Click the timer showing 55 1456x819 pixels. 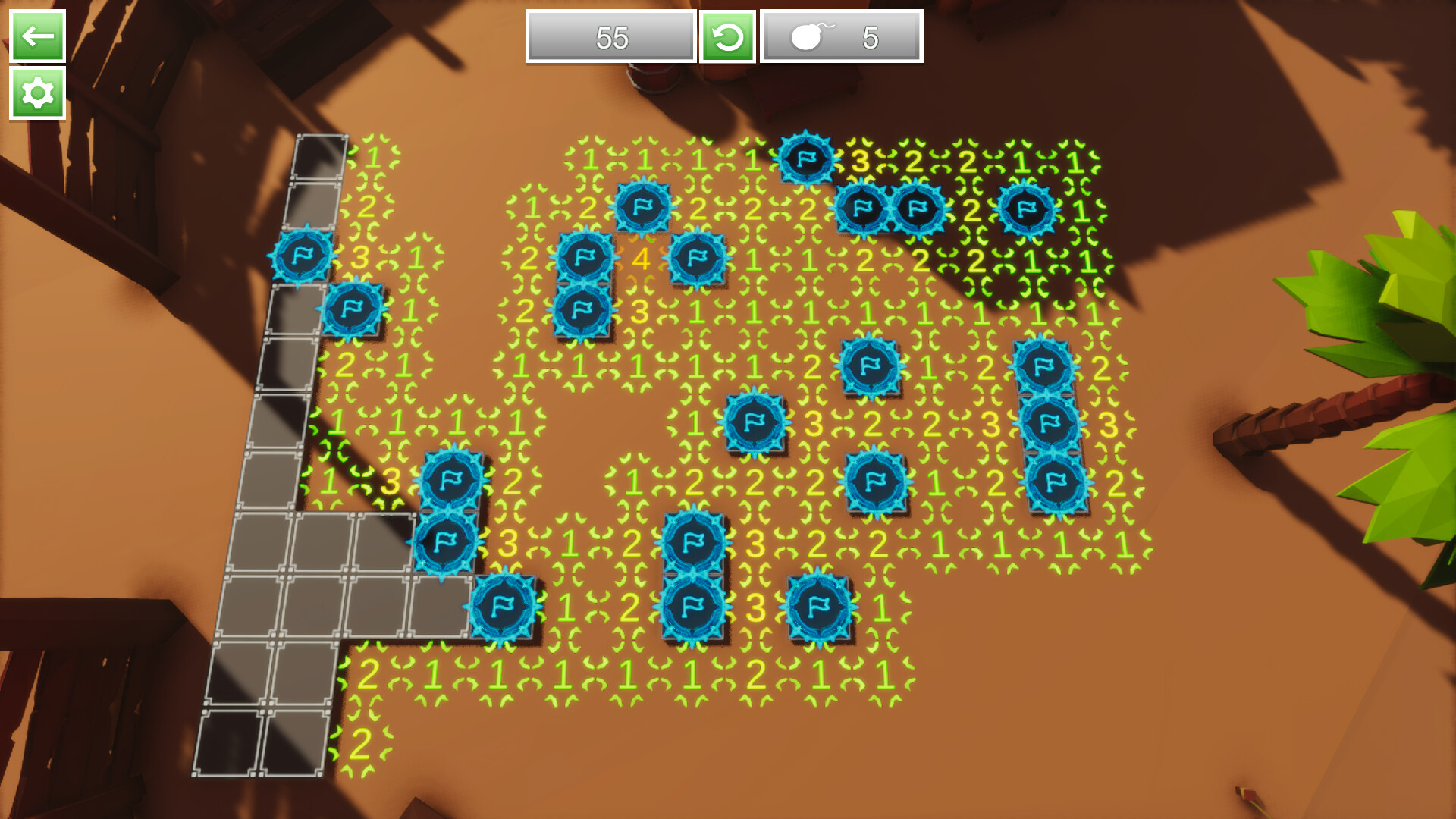coord(610,36)
